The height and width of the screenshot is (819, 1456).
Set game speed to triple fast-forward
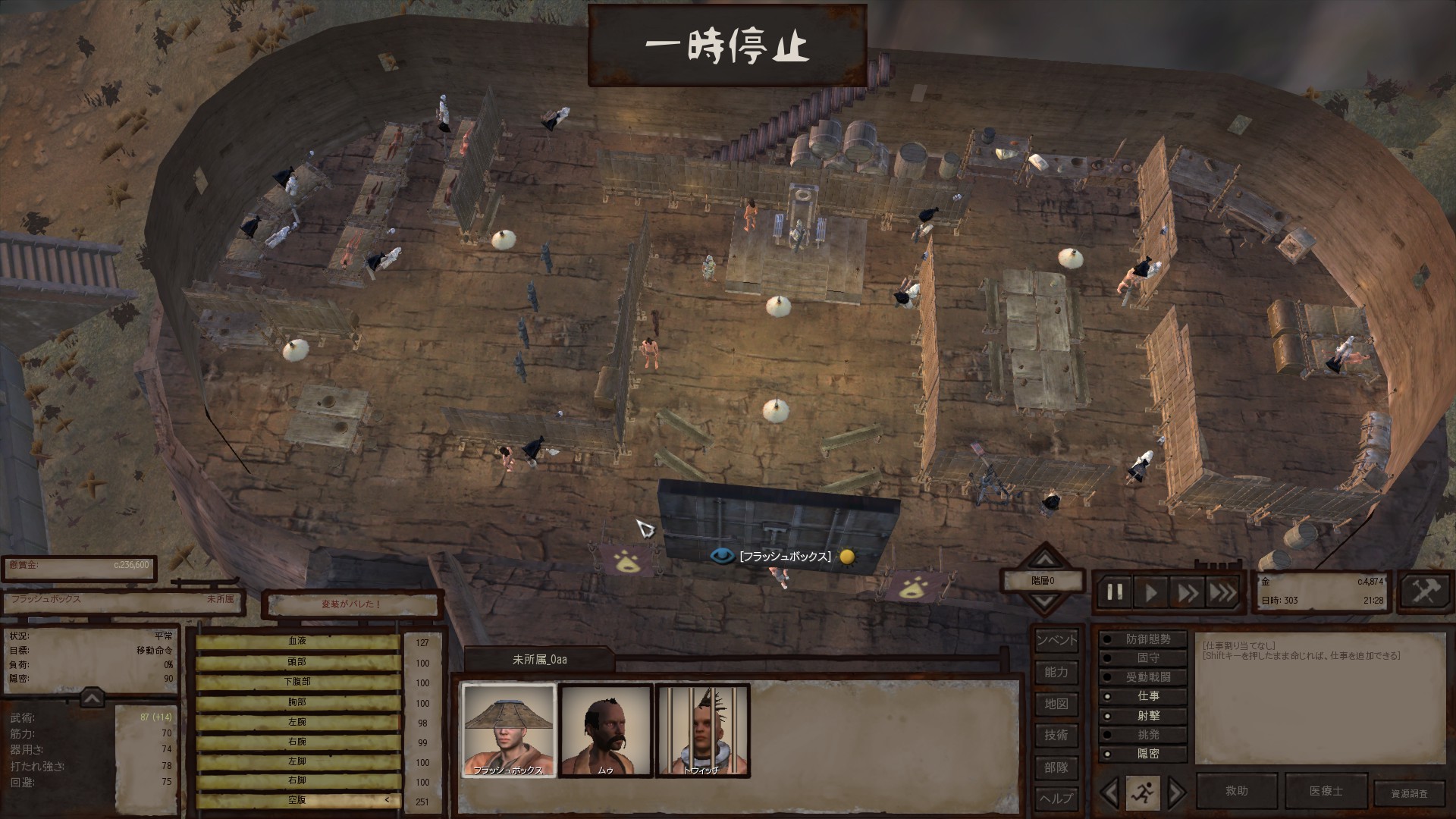1222,592
